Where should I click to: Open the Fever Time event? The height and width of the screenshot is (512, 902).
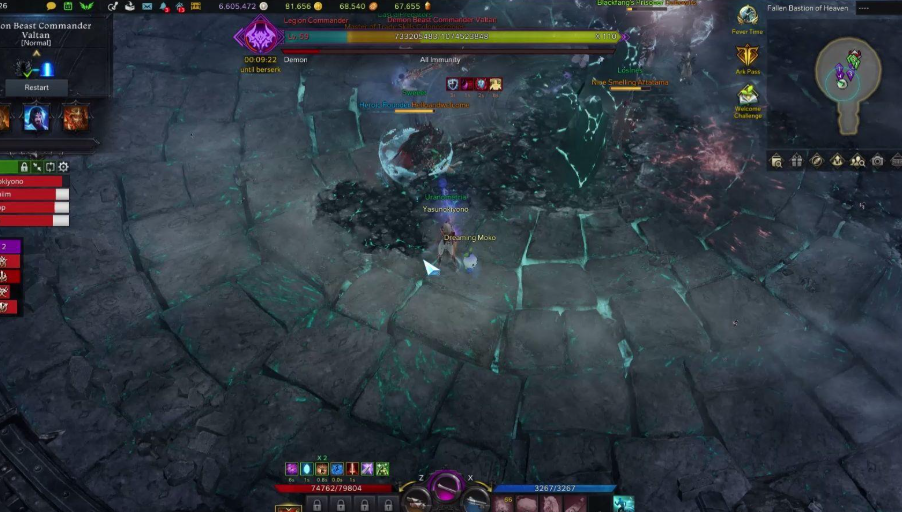(747, 17)
